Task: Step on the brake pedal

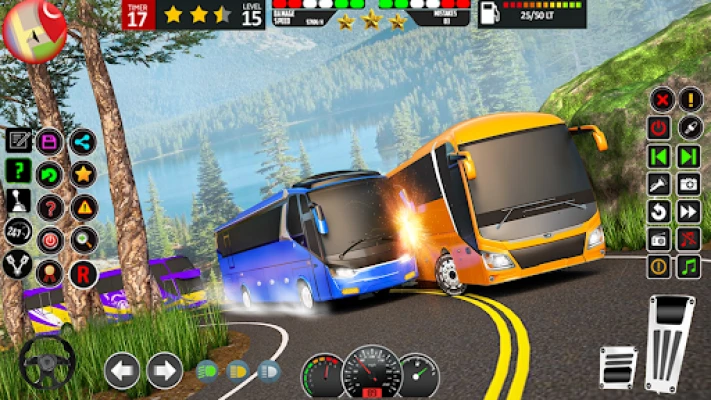Action: (x=618, y=367)
